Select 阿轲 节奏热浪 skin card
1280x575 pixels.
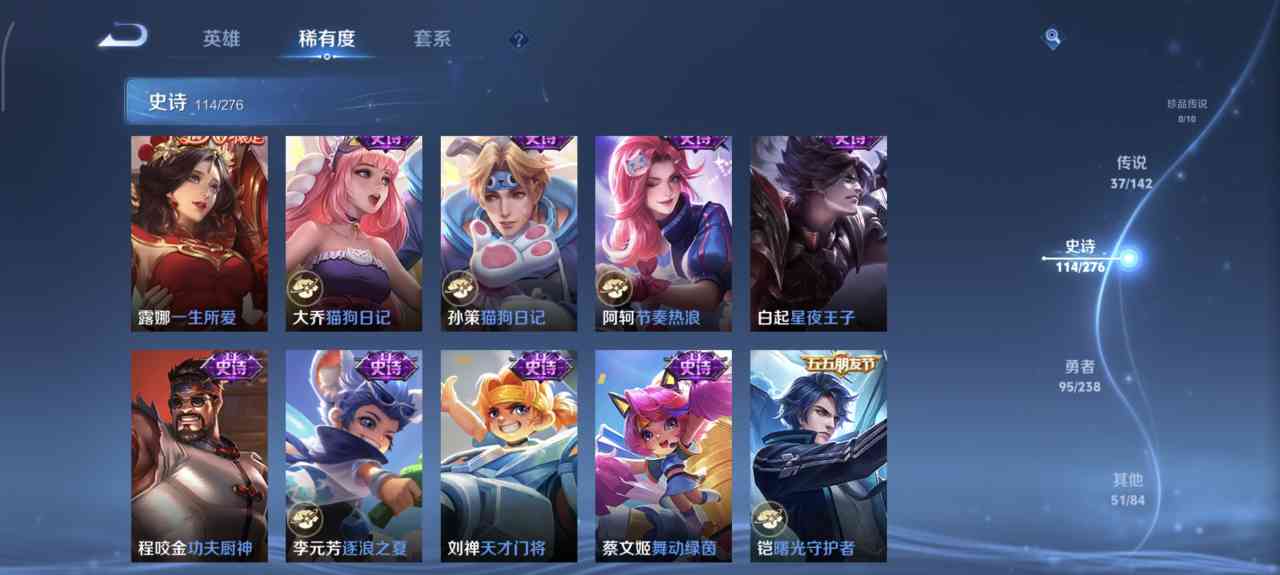(663, 233)
